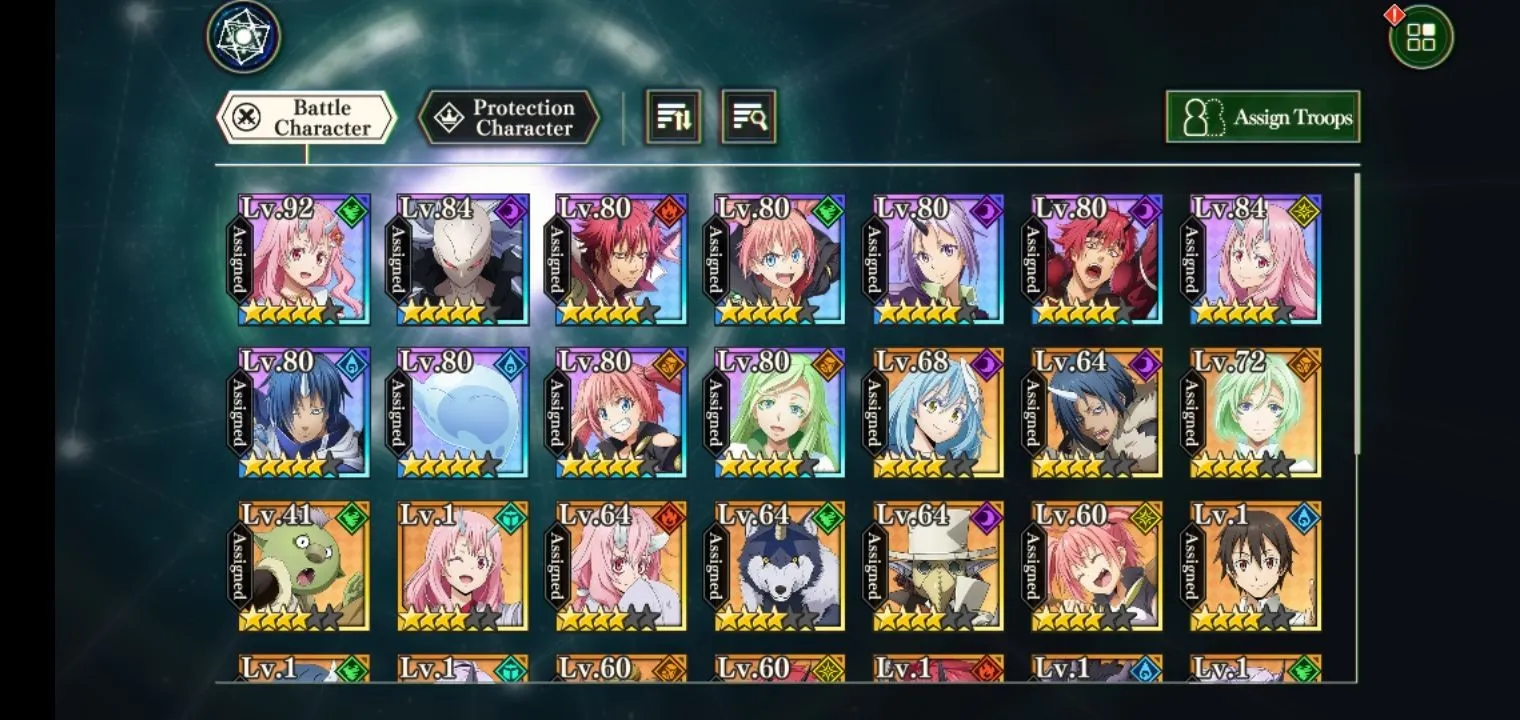The image size is (1520, 720).
Task: Open the Protection Character tab
Action: click(509, 118)
